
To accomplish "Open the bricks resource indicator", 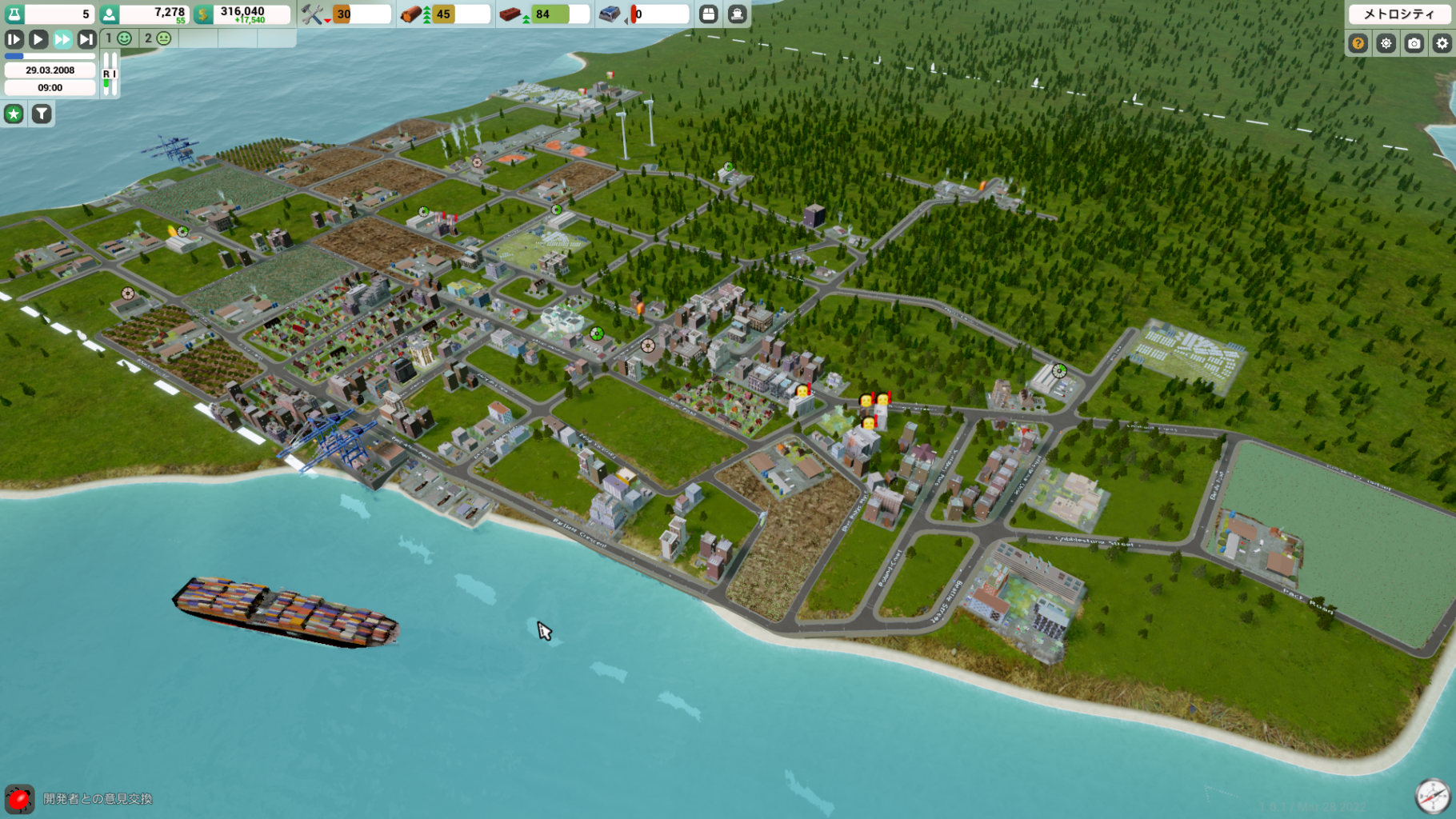I will (x=511, y=14).
